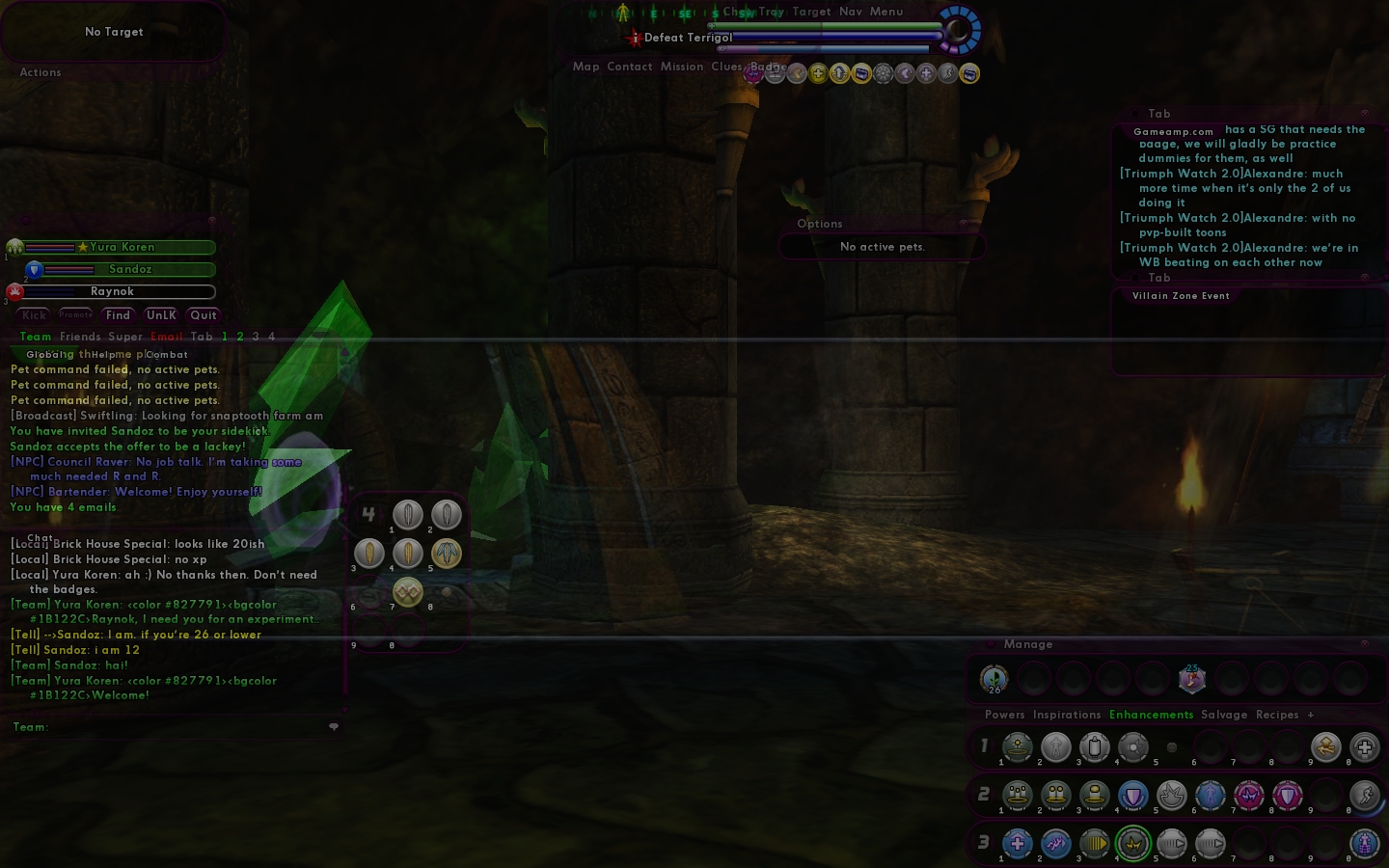1389x868 pixels.
Task: Quit the team
Action: 204,315
